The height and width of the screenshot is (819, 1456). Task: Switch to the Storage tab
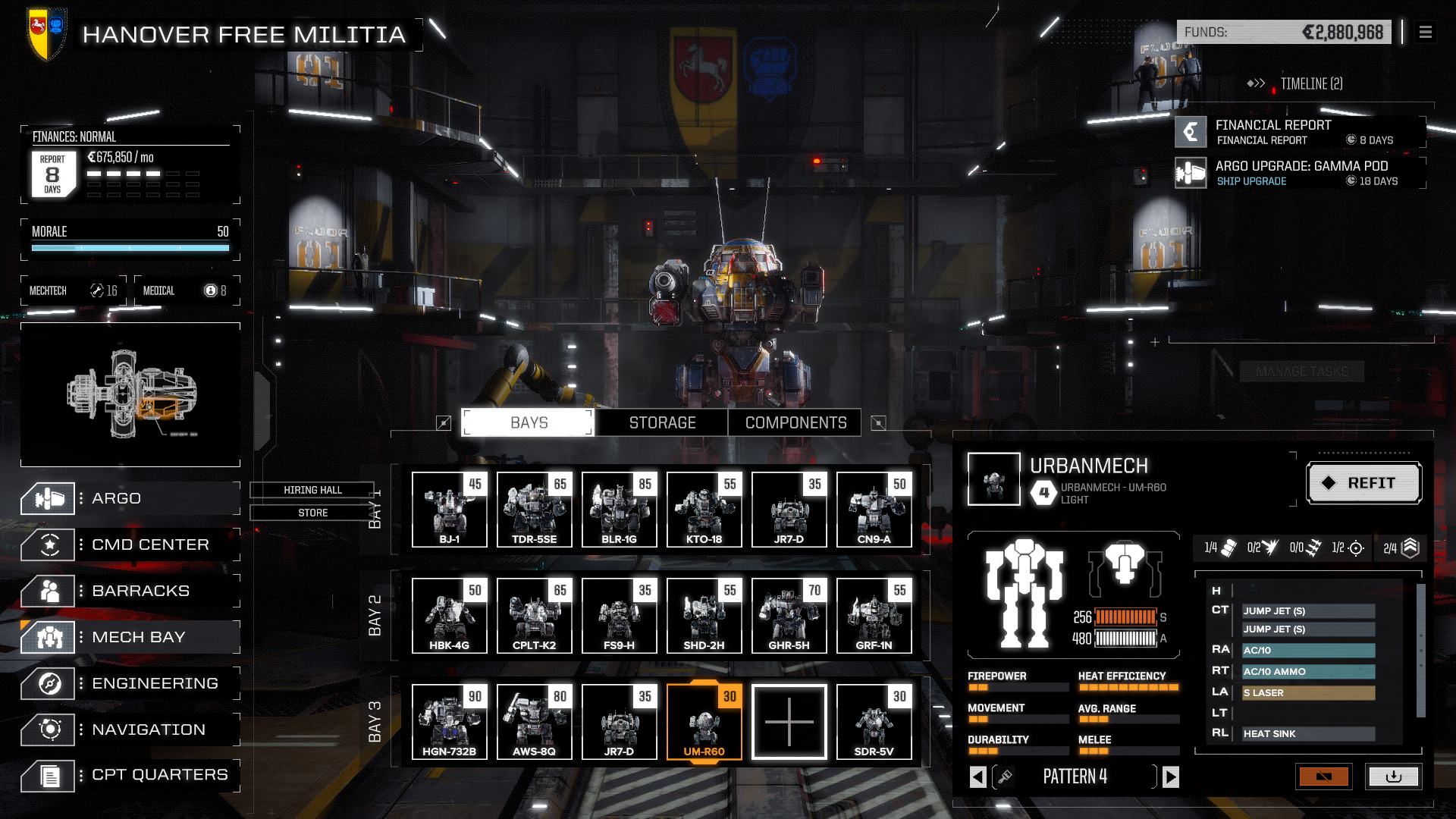tap(662, 422)
